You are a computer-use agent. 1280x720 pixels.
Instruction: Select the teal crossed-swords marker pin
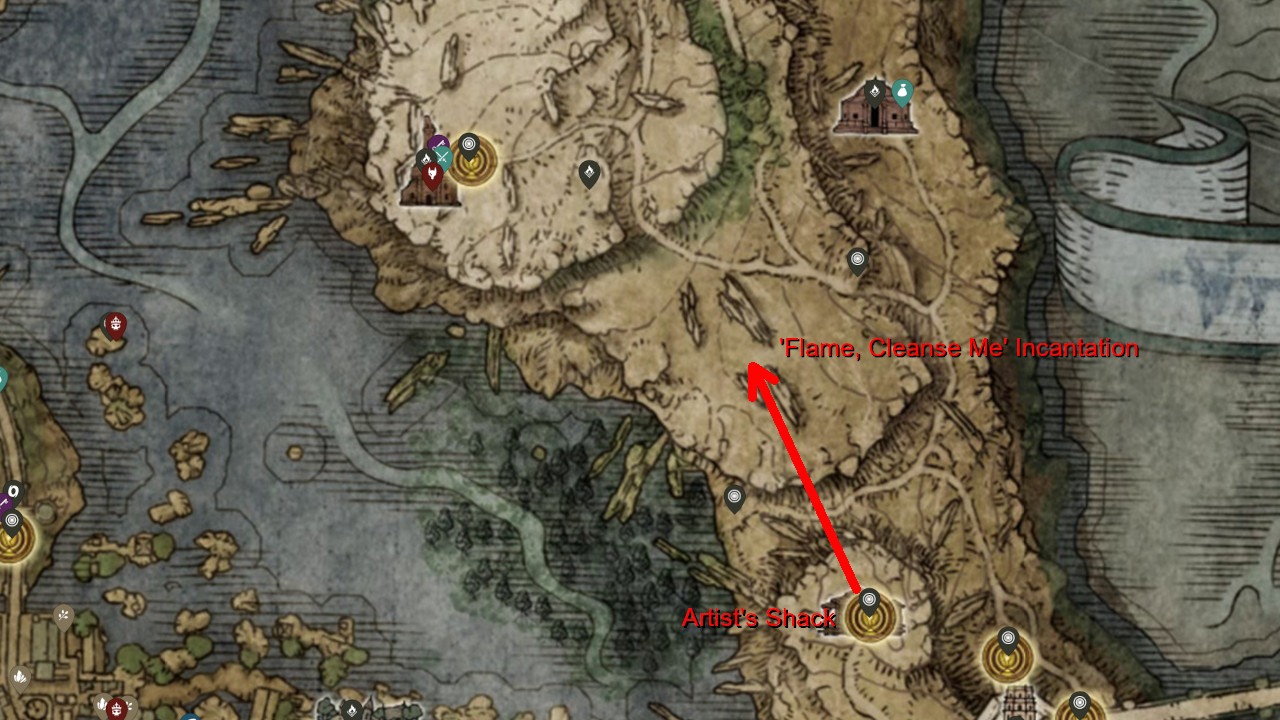pos(444,155)
